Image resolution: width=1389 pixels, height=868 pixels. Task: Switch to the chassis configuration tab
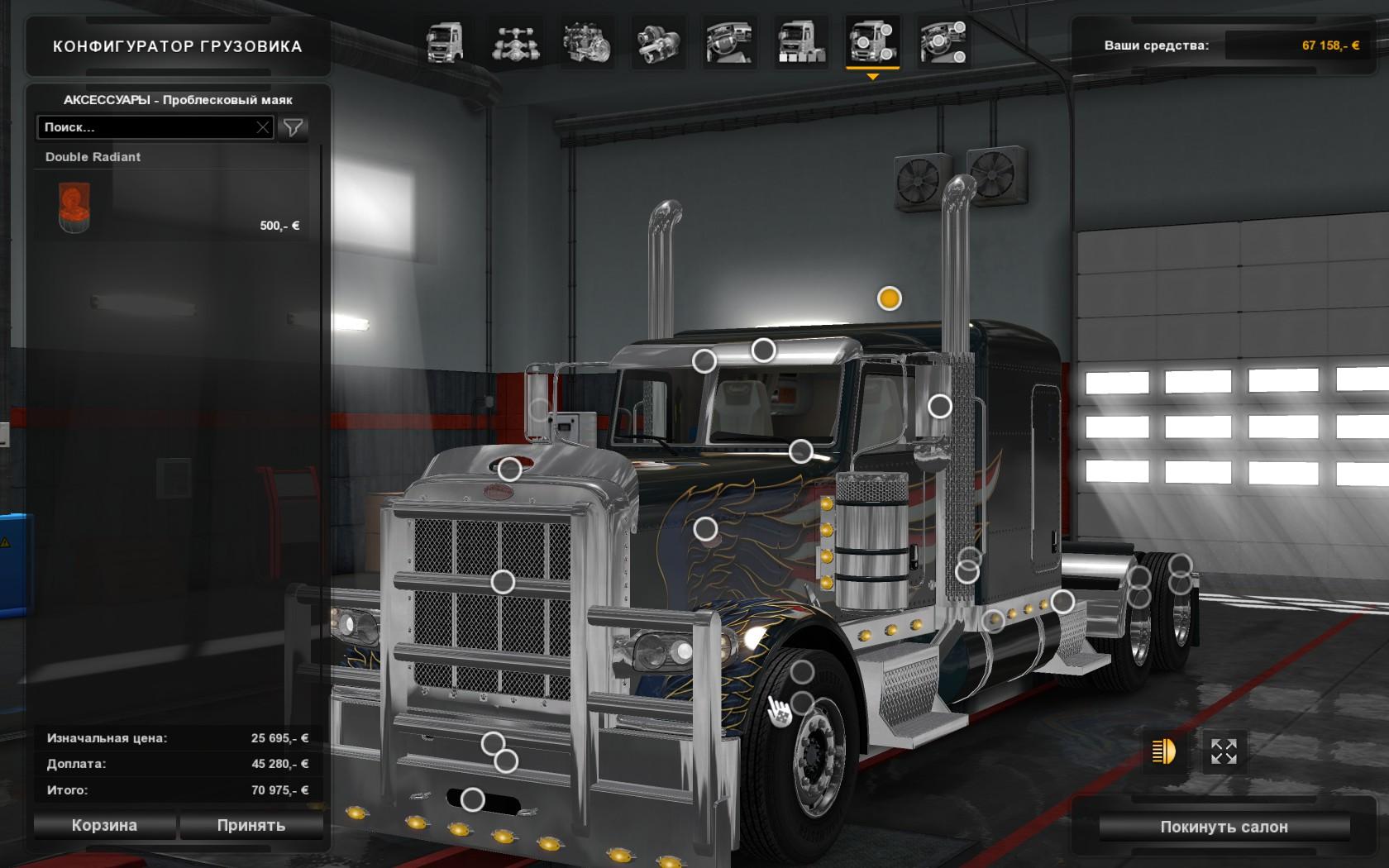[x=516, y=42]
